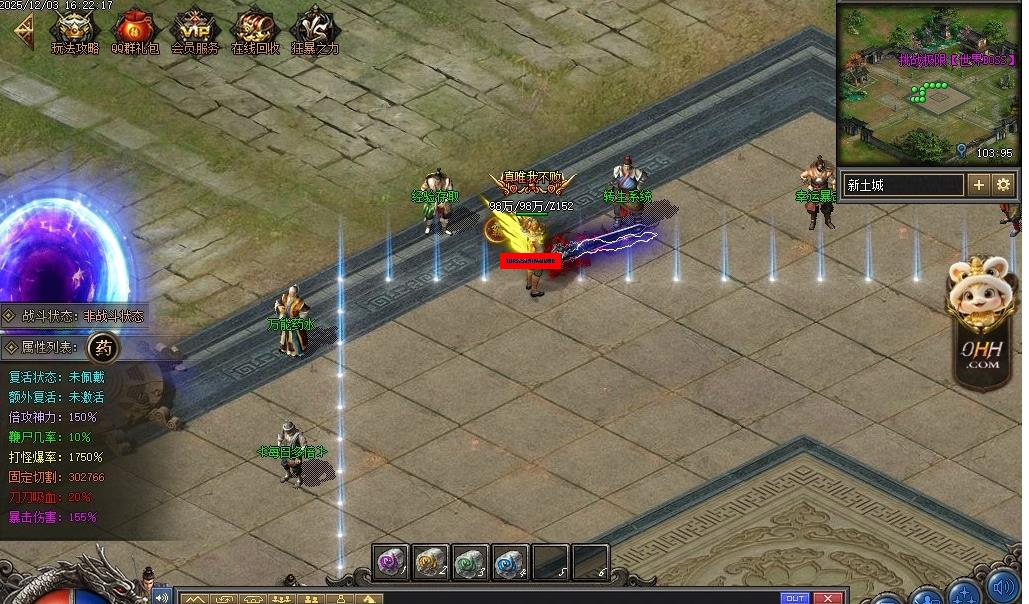Open the VIP 会员服务 menu
Viewport: 1029px width, 604px height.
click(x=194, y=30)
